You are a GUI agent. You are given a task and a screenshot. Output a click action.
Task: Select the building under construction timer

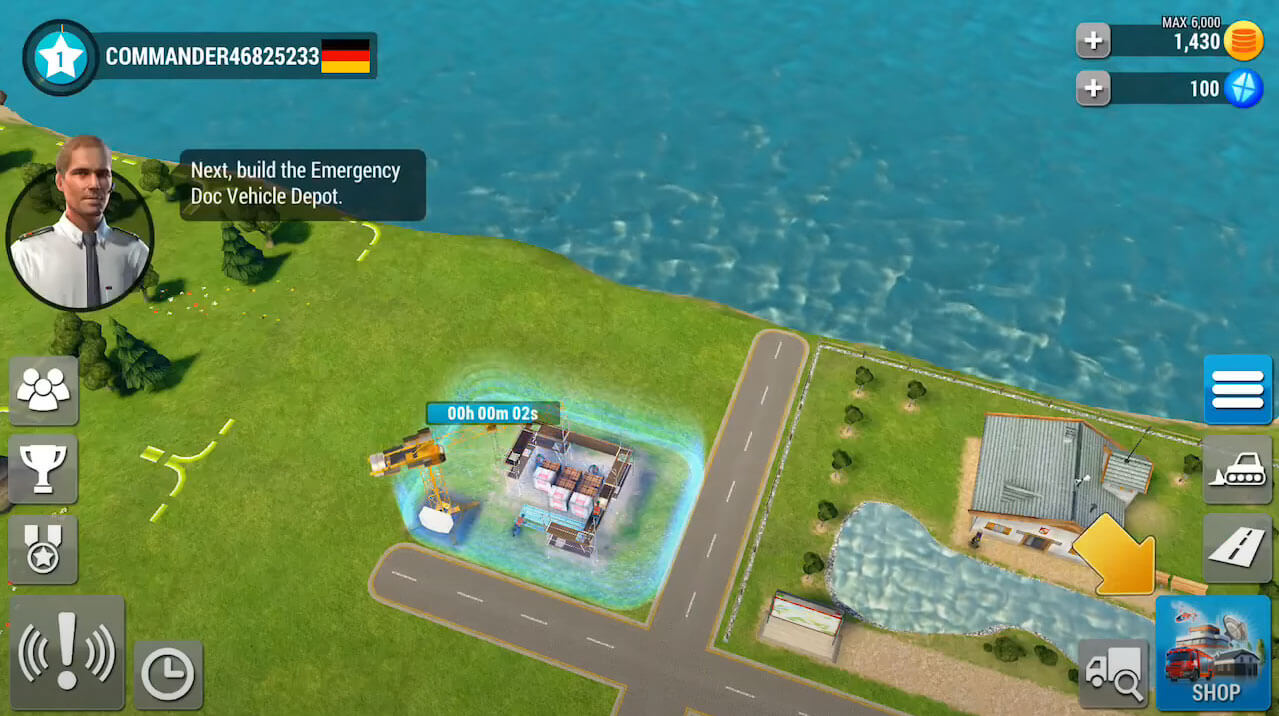click(x=492, y=413)
